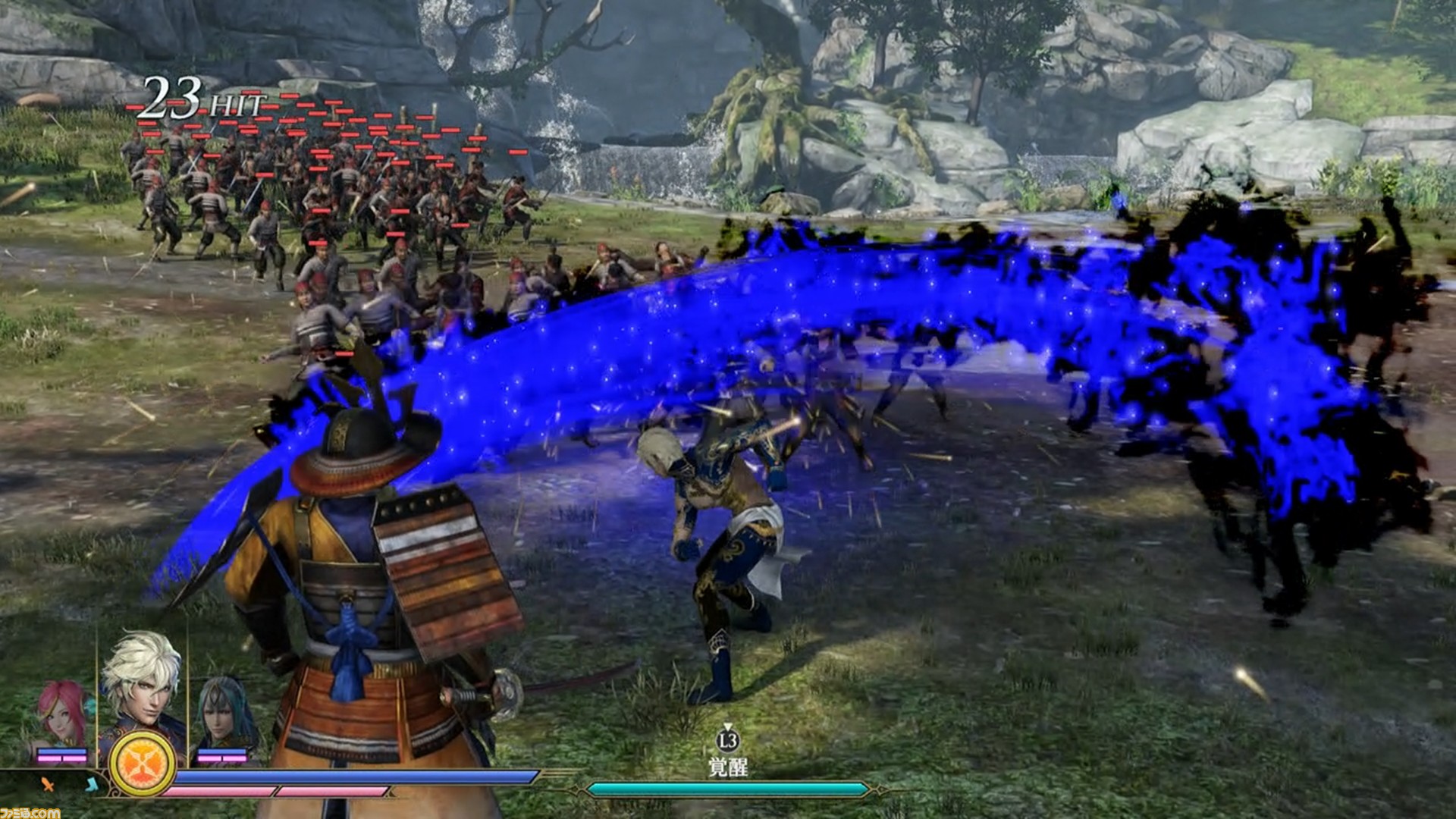Click the teal boot speed buff icon
Image resolution: width=1456 pixels, height=819 pixels.
tap(92, 784)
